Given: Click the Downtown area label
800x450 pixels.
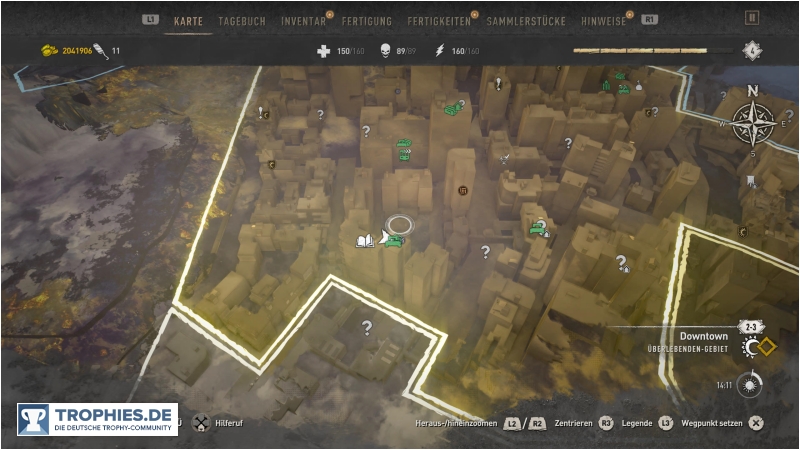Looking at the screenshot, I should point(703,337).
